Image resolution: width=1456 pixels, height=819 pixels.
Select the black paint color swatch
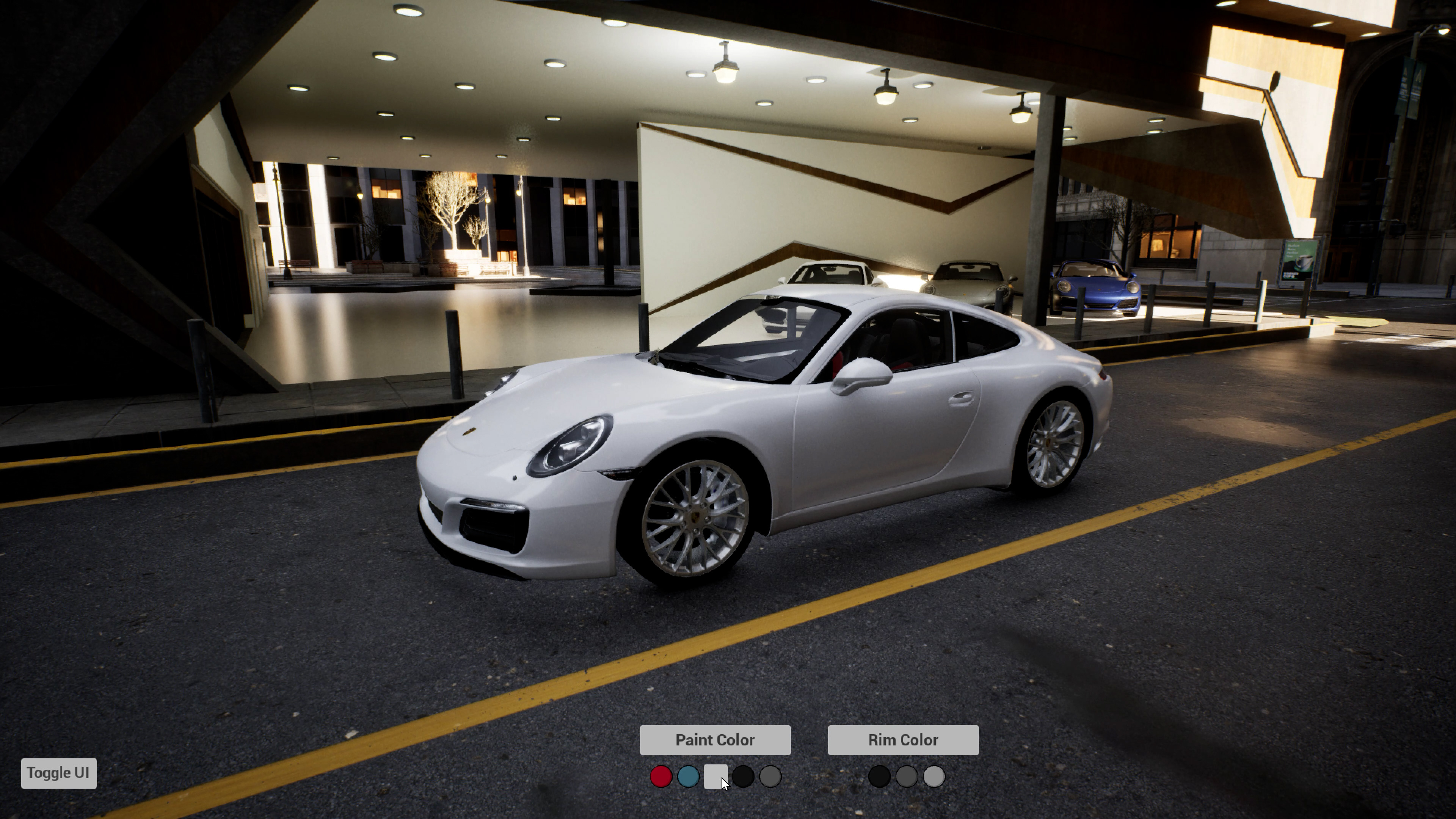pos(743,777)
